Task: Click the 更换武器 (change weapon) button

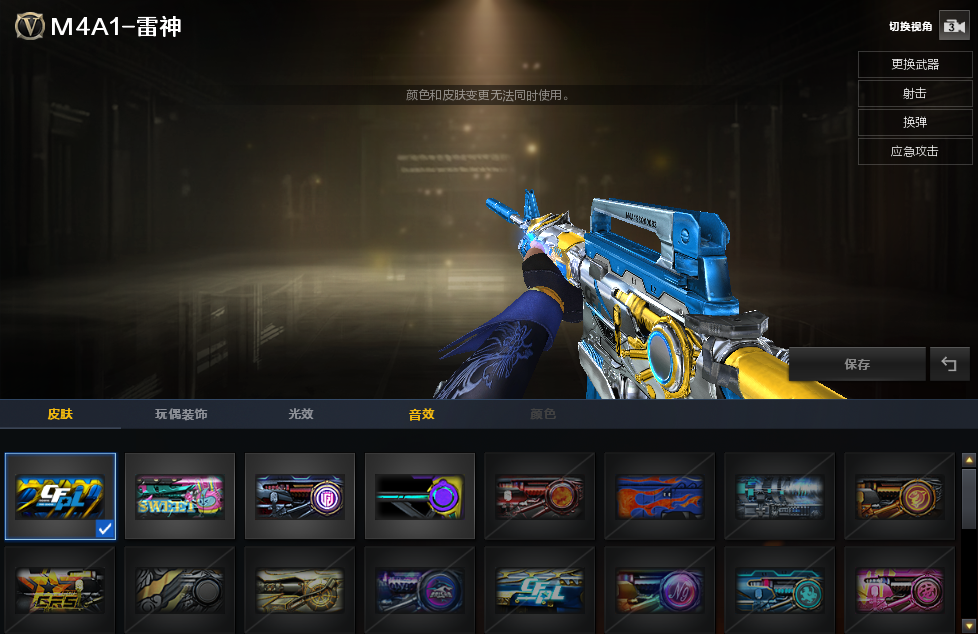Action: pos(914,64)
